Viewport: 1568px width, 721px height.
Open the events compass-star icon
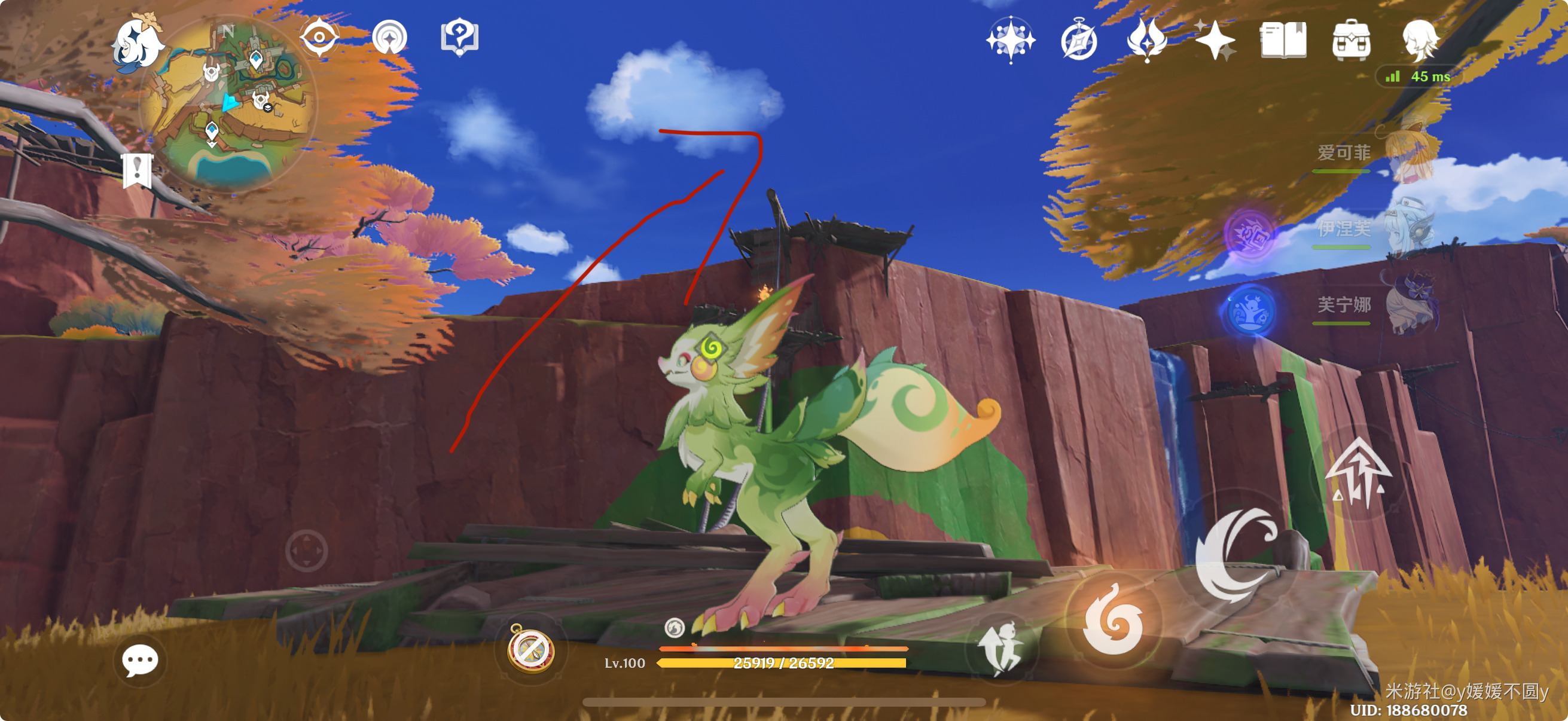pyautogui.click(x=1011, y=40)
